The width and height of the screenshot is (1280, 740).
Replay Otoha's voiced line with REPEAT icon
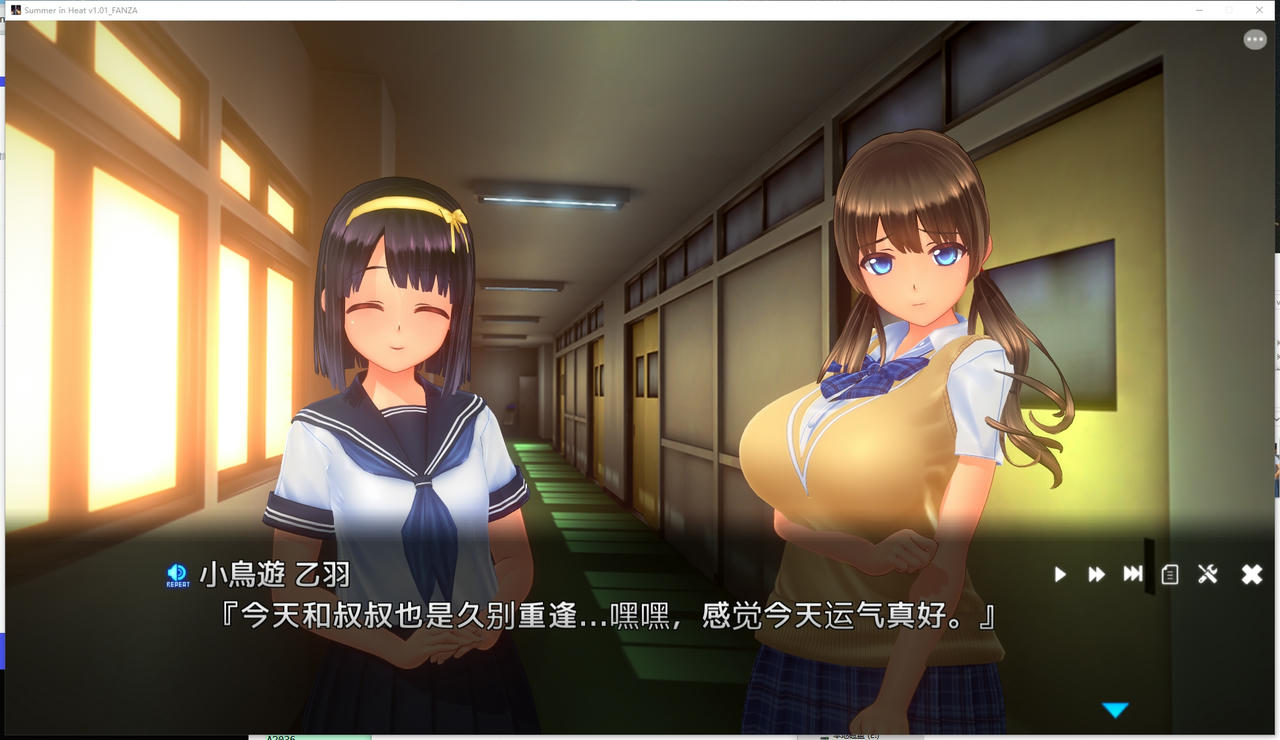(x=177, y=573)
